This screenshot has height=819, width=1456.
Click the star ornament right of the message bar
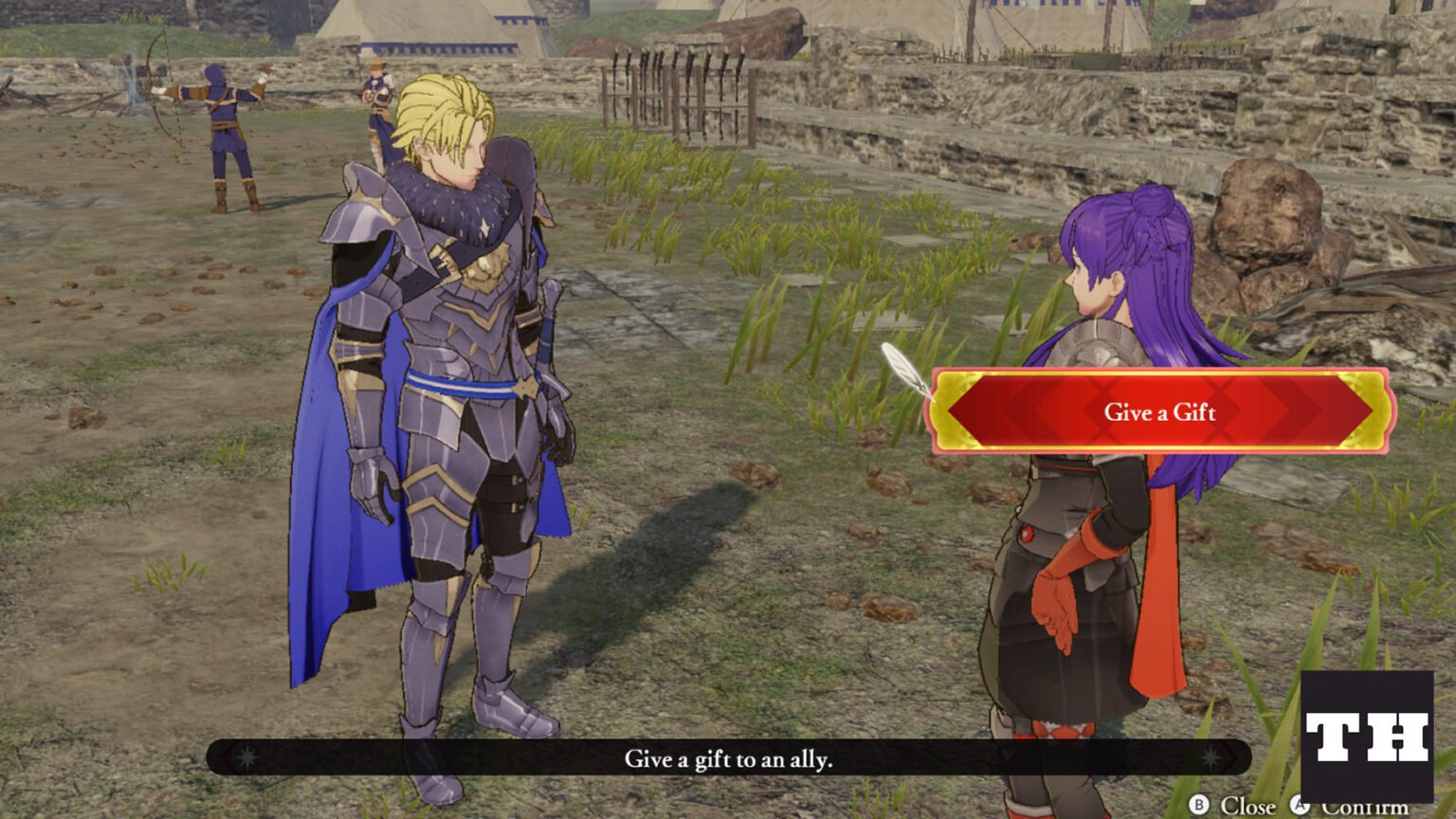tap(1210, 758)
